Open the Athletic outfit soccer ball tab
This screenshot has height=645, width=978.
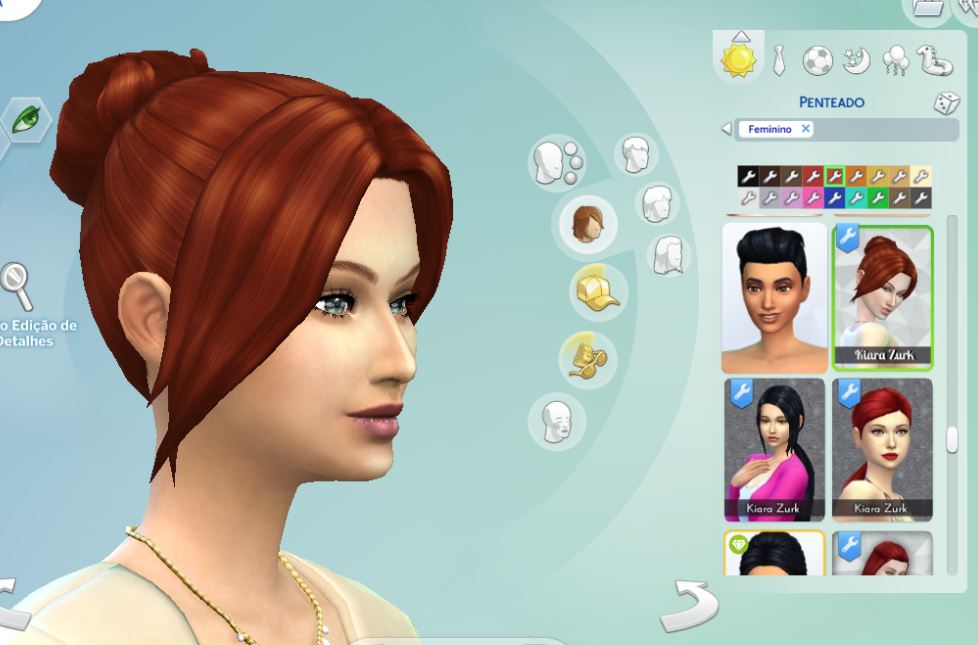pyautogui.click(x=817, y=60)
